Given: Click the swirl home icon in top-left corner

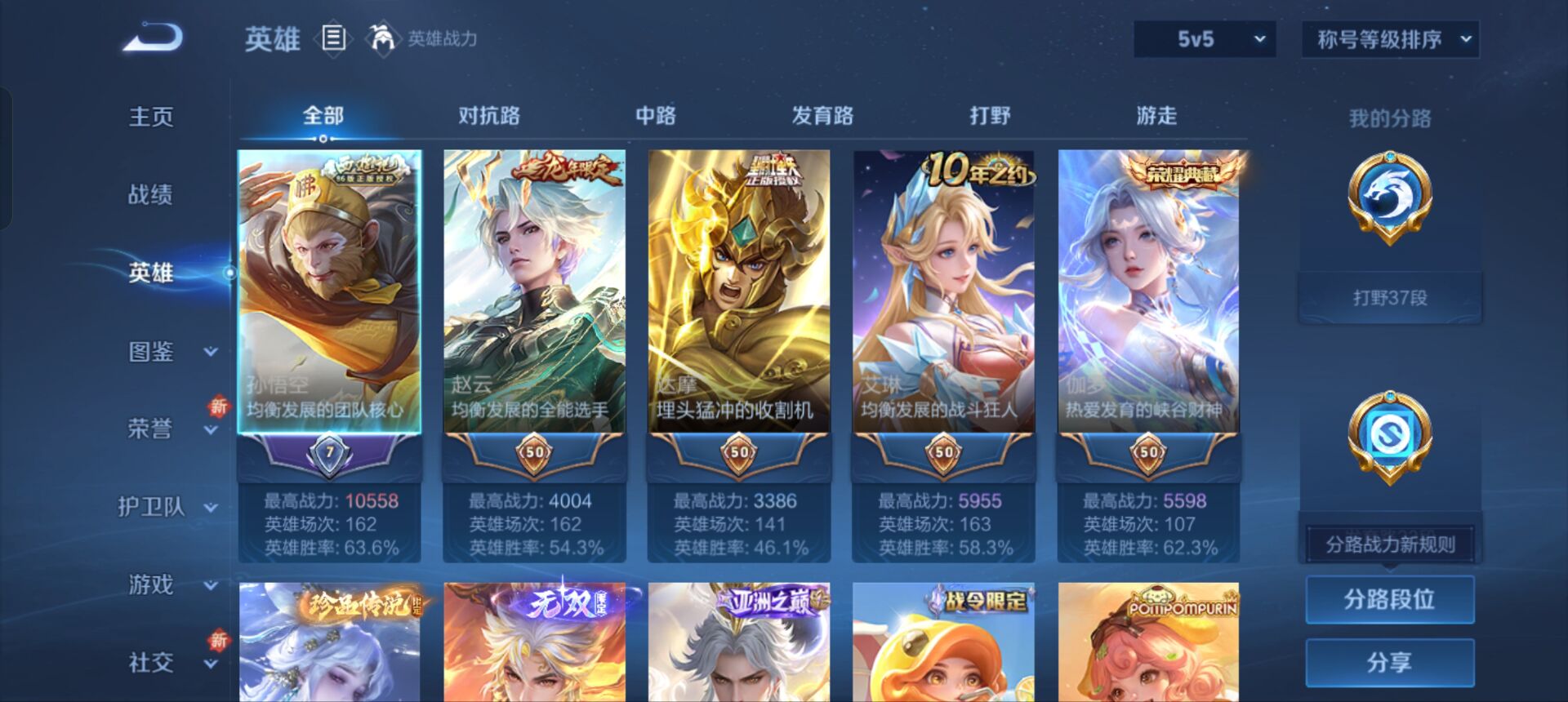Looking at the screenshot, I should (x=151, y=38).
